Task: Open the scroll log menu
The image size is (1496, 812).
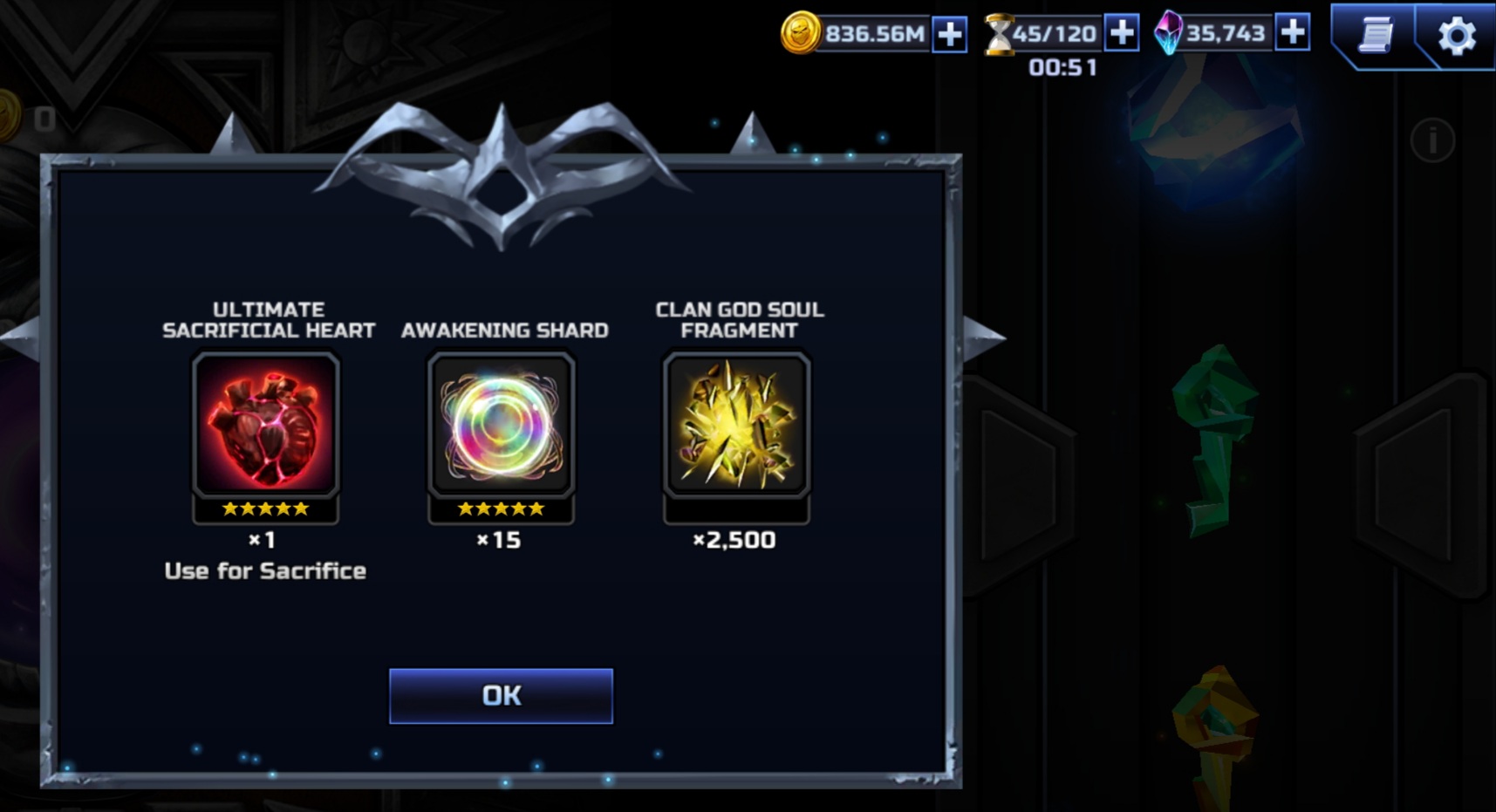Action: pos(1376,35)
